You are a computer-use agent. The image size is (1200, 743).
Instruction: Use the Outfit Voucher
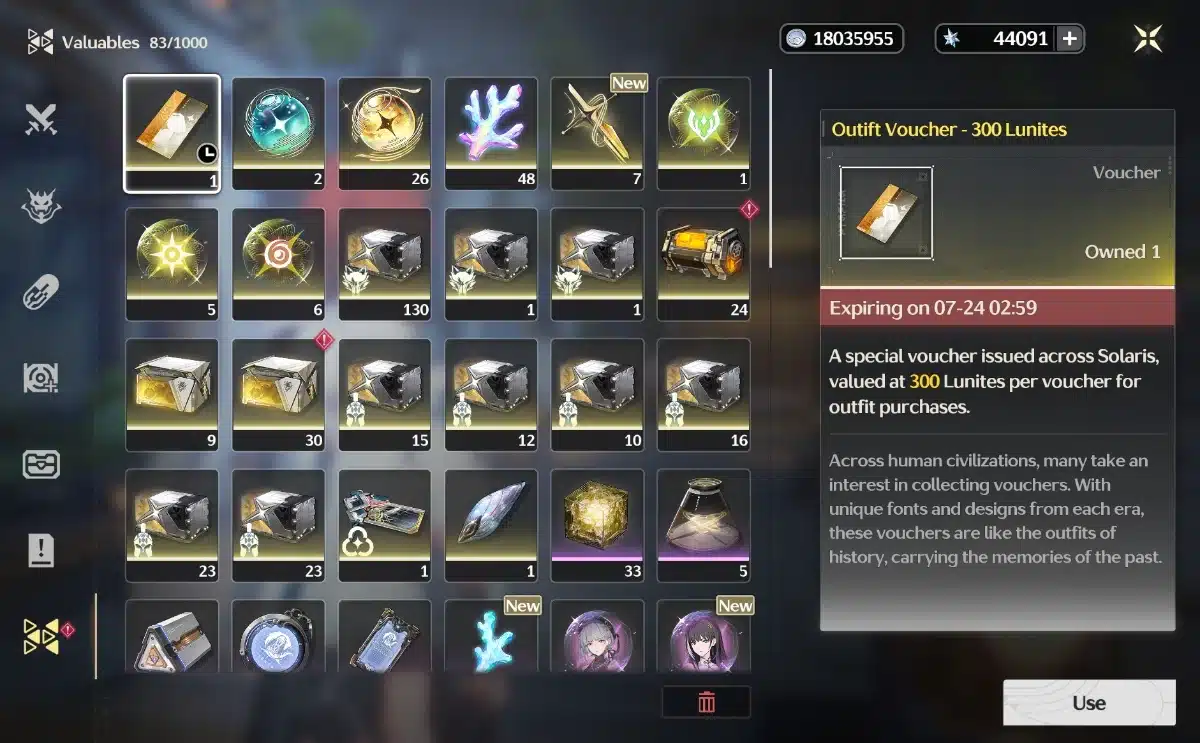tap(1088, 702)
